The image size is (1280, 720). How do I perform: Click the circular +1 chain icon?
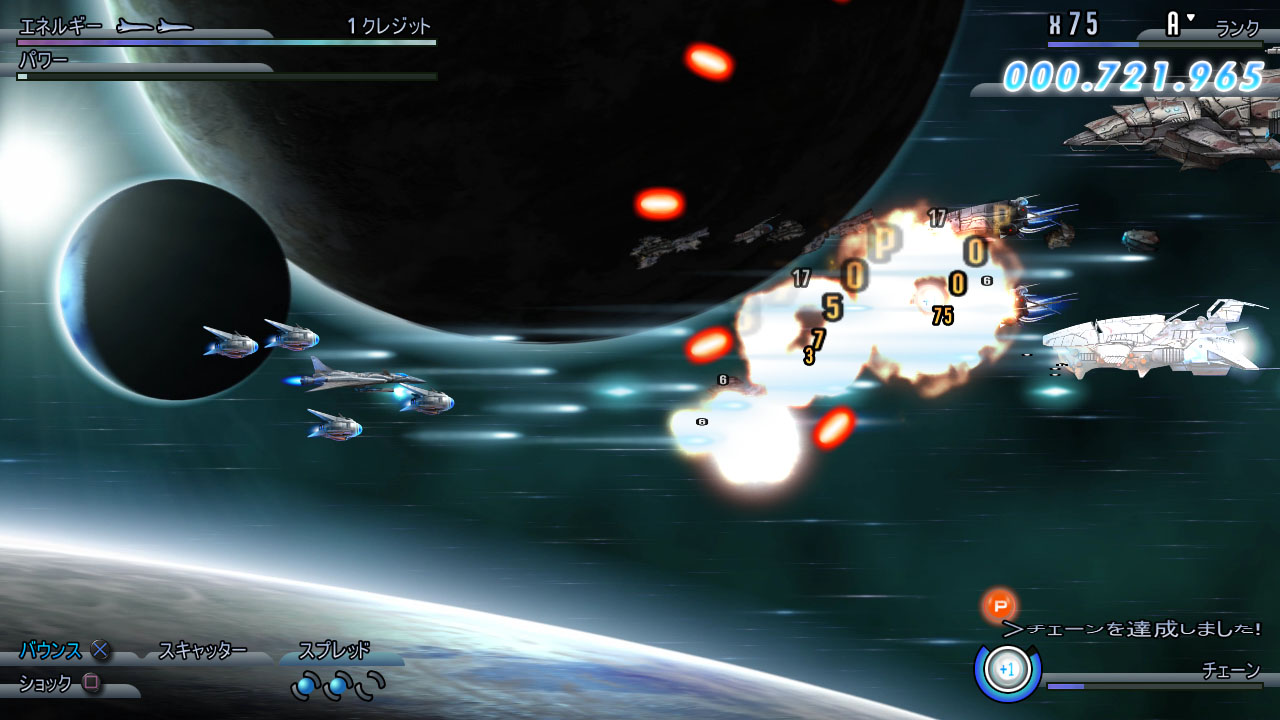point(1007,669)
